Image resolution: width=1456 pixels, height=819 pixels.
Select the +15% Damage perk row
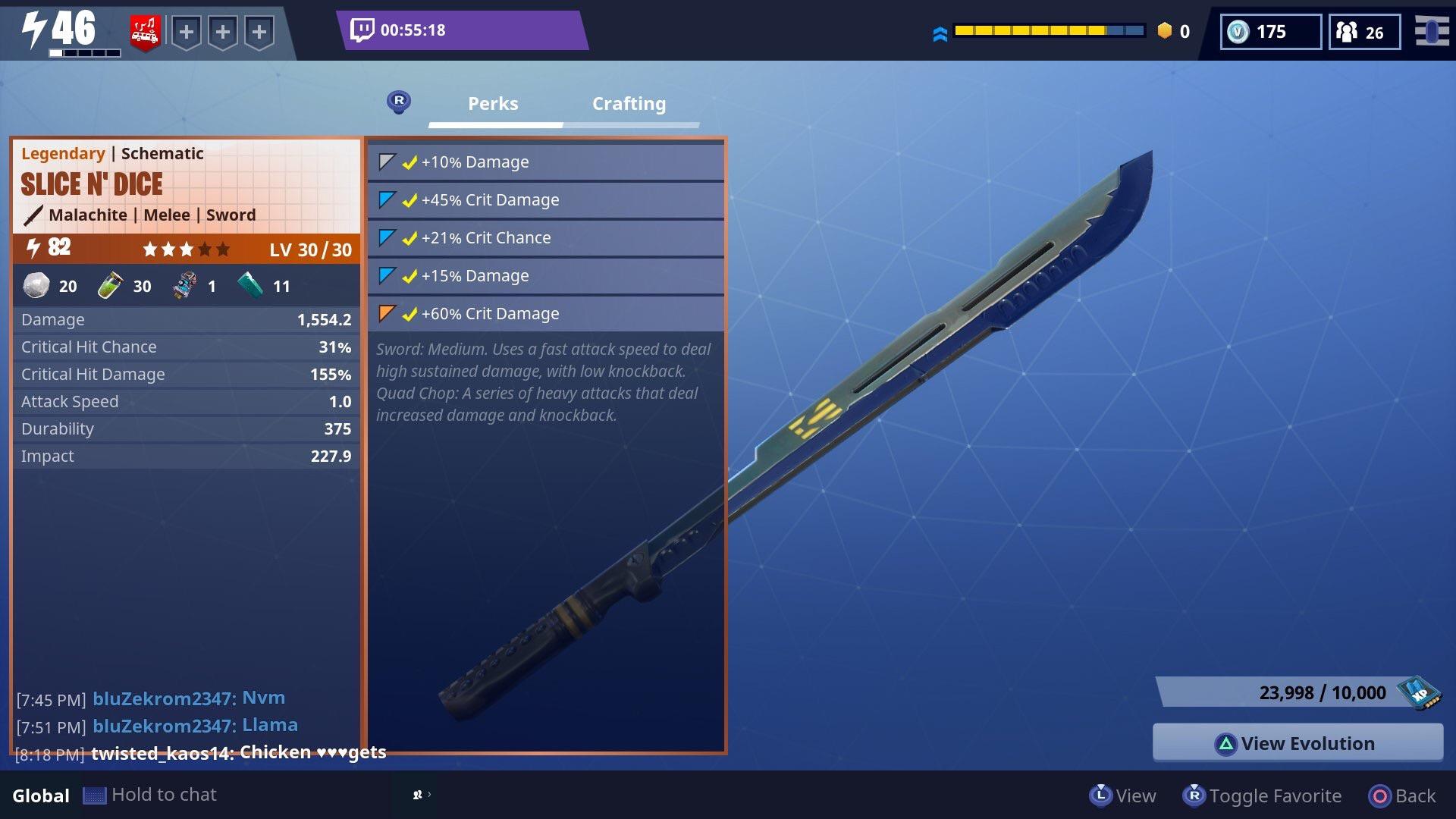pos(546,275)
